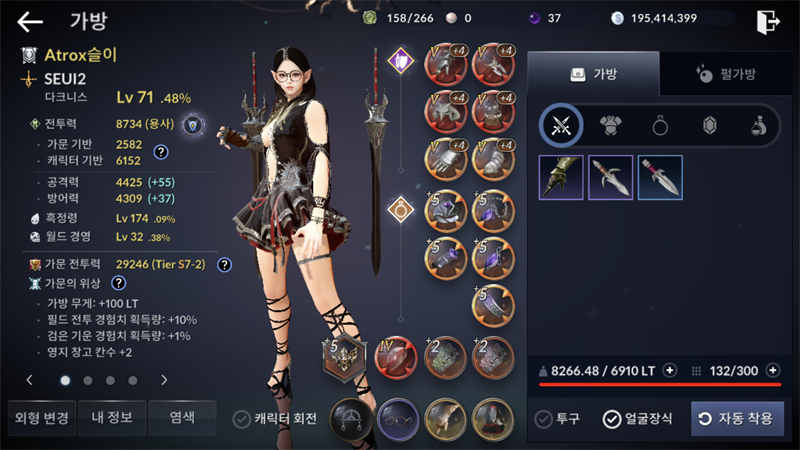Expand bag weight limit with plus button
This screenshot has width=800, height=450.
[670, 370]
